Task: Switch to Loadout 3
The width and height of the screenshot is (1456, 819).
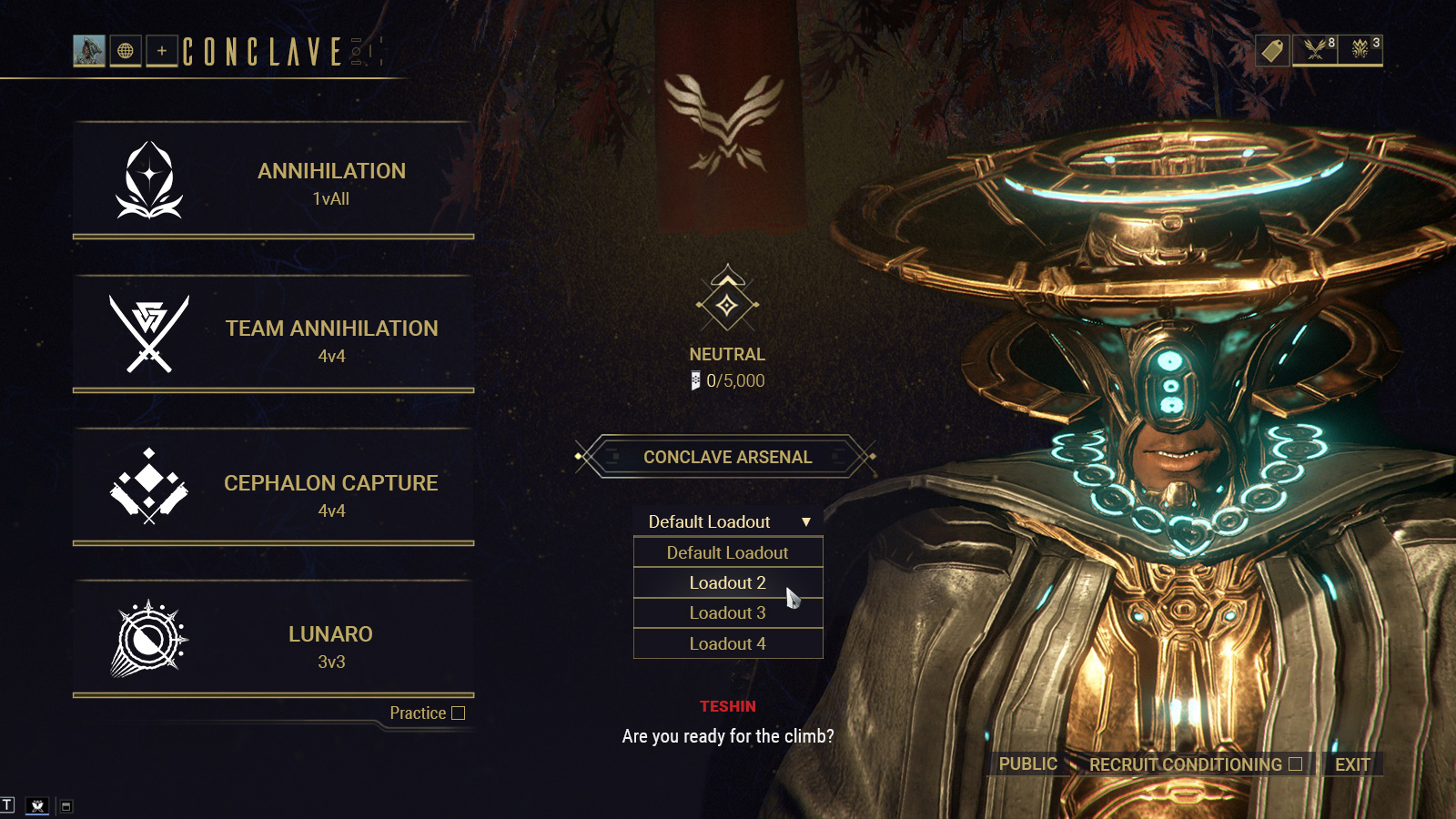Action: pos(727,613)
